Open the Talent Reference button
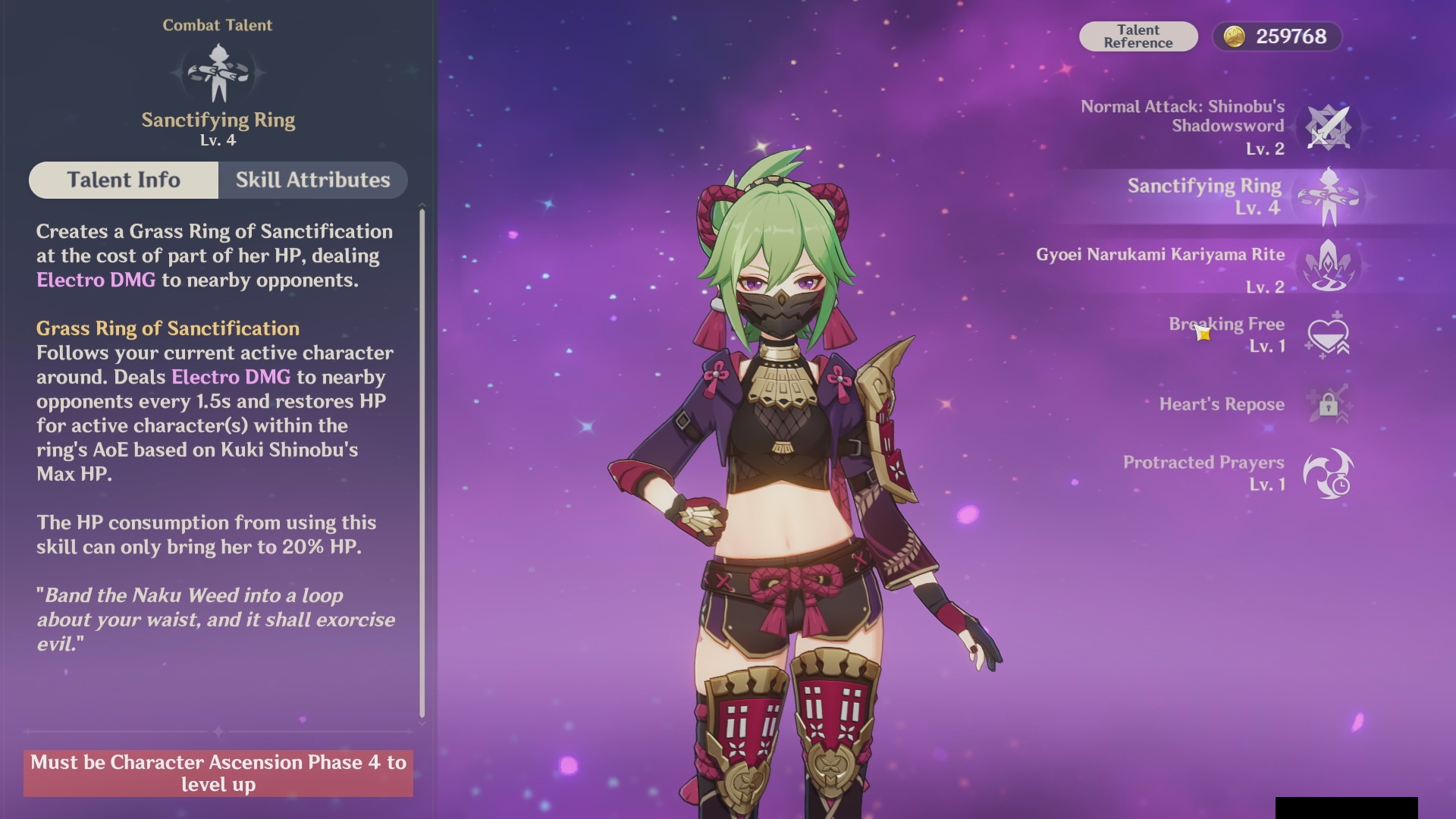The image size is (1456, 819). tap(1137, 36)
